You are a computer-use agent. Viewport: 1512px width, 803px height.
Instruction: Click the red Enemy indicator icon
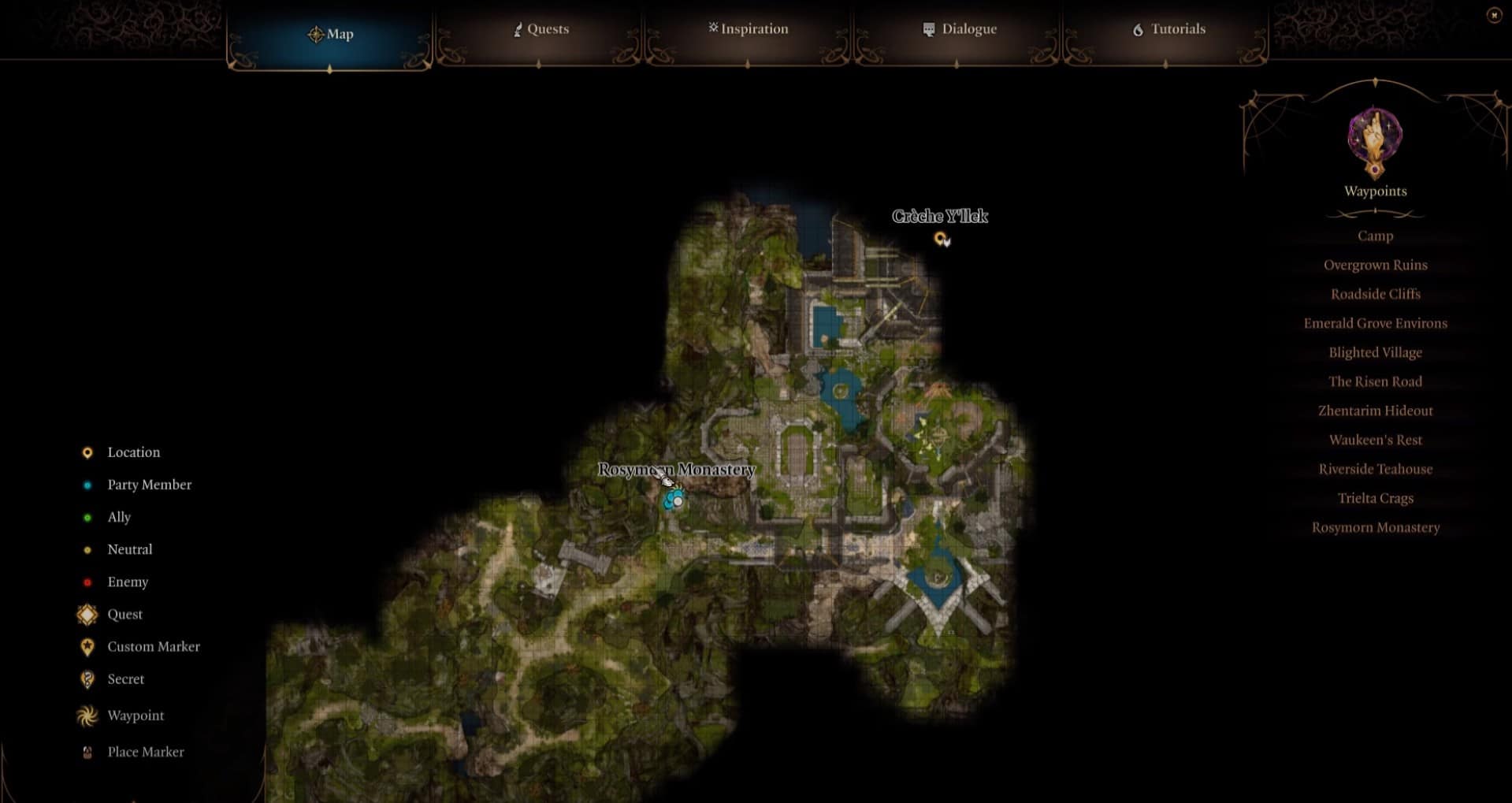click(x=87, y=582)
